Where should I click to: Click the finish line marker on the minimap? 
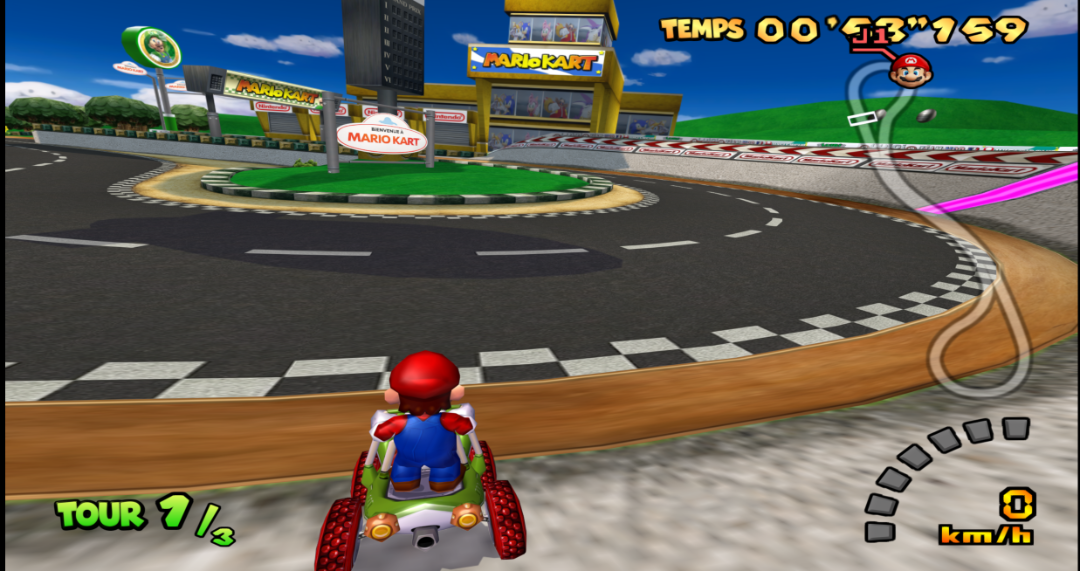pyautogui.click(x=860, y=119)
